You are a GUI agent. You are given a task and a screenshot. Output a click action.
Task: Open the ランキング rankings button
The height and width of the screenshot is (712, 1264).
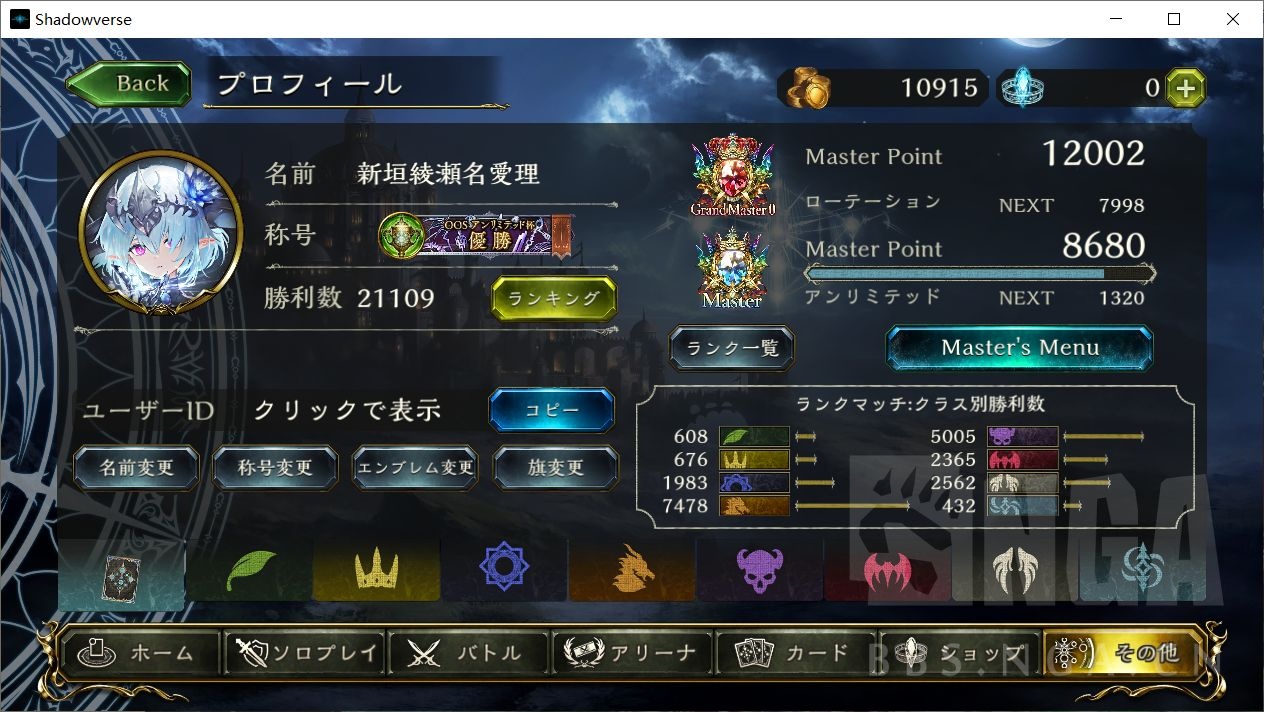[553, 298]
